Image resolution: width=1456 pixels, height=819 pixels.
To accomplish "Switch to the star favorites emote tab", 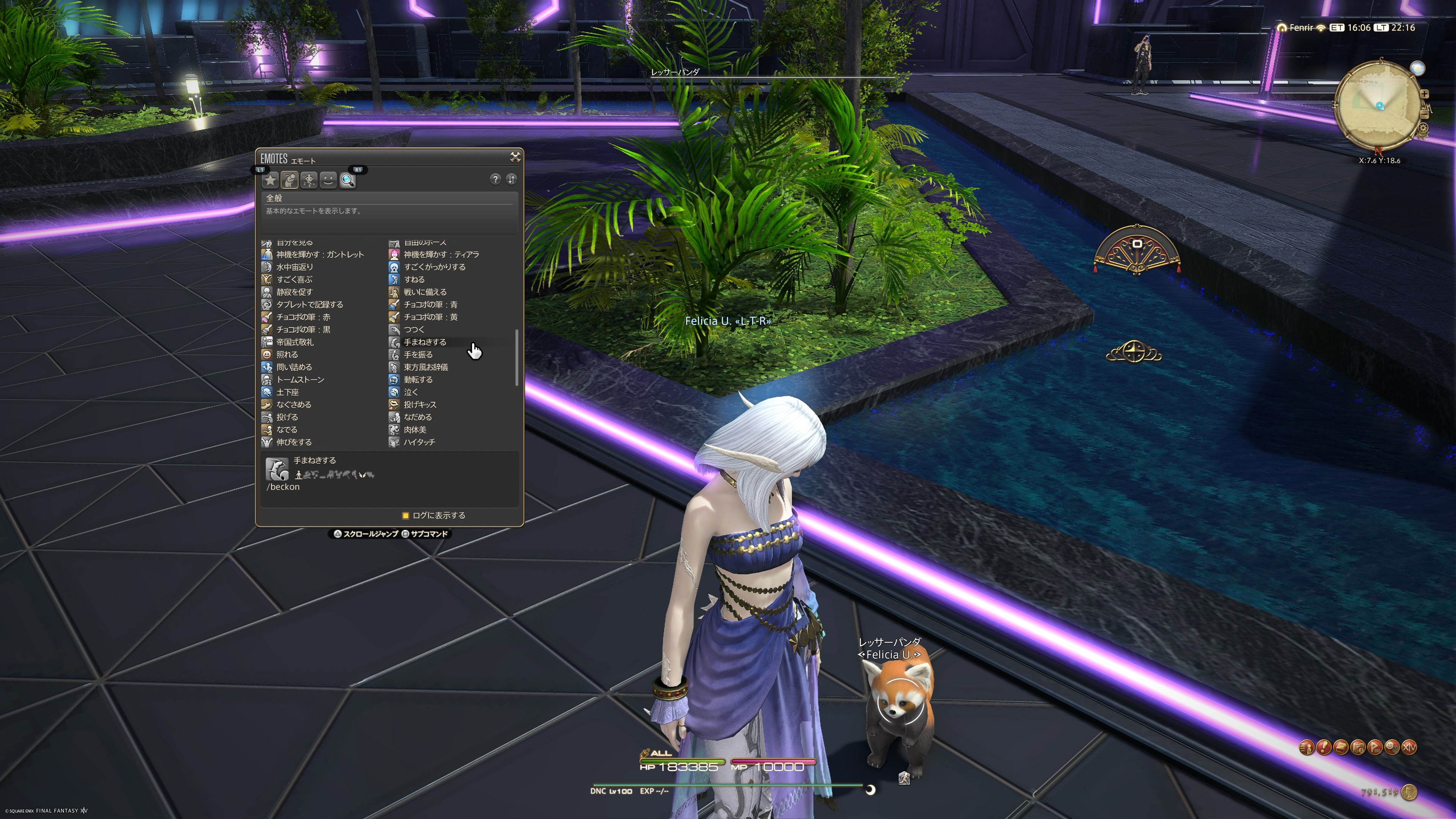I will 271,180.
